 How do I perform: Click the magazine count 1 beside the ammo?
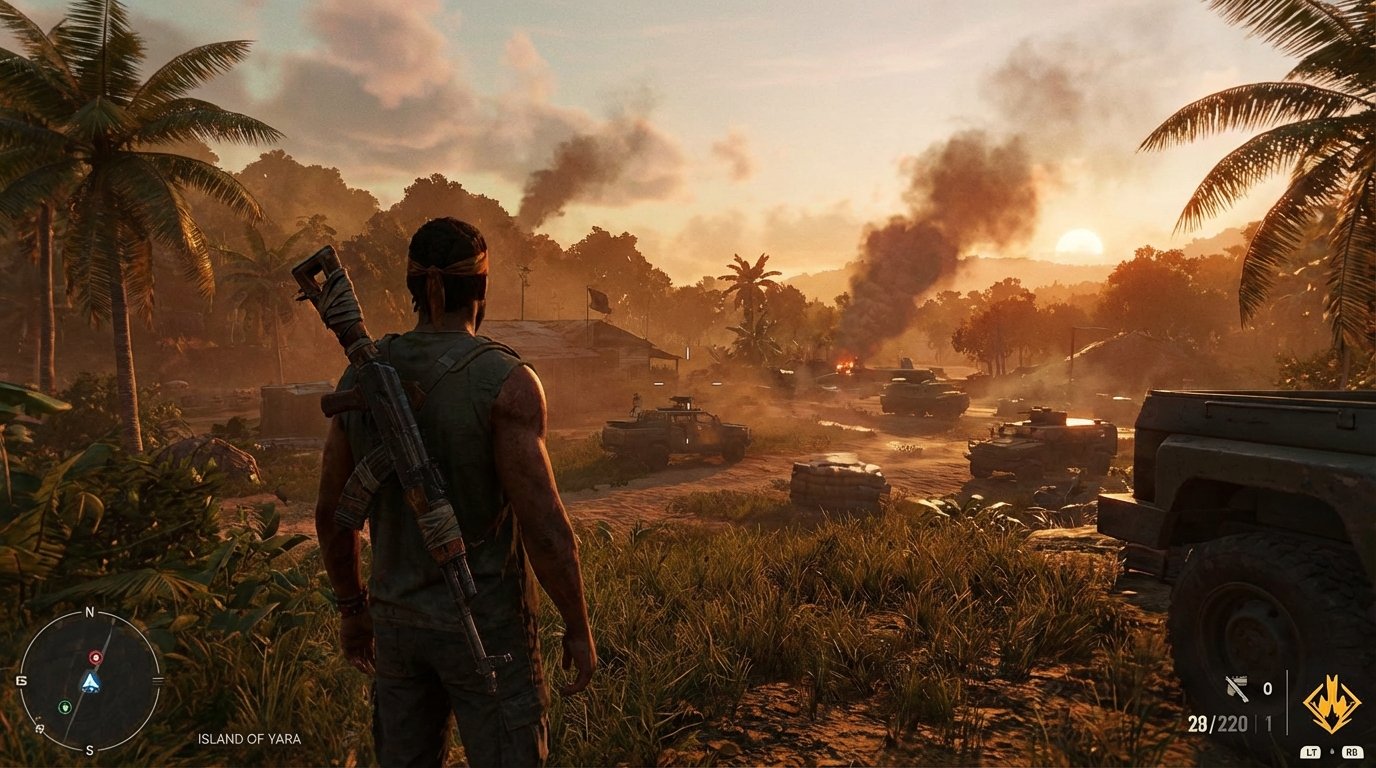coord(1268,722)
